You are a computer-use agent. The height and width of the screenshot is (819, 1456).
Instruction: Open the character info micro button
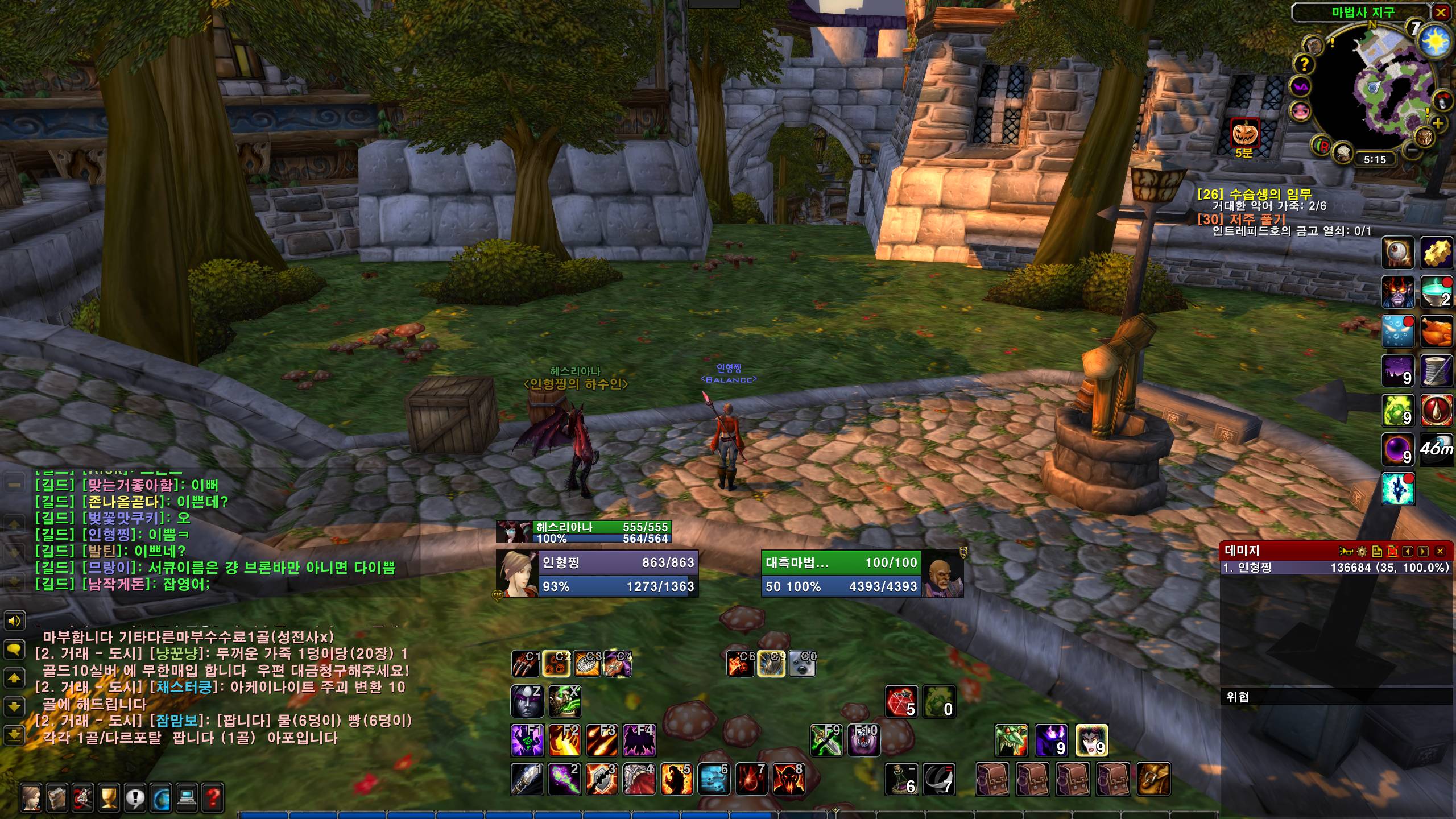(31, 798)
